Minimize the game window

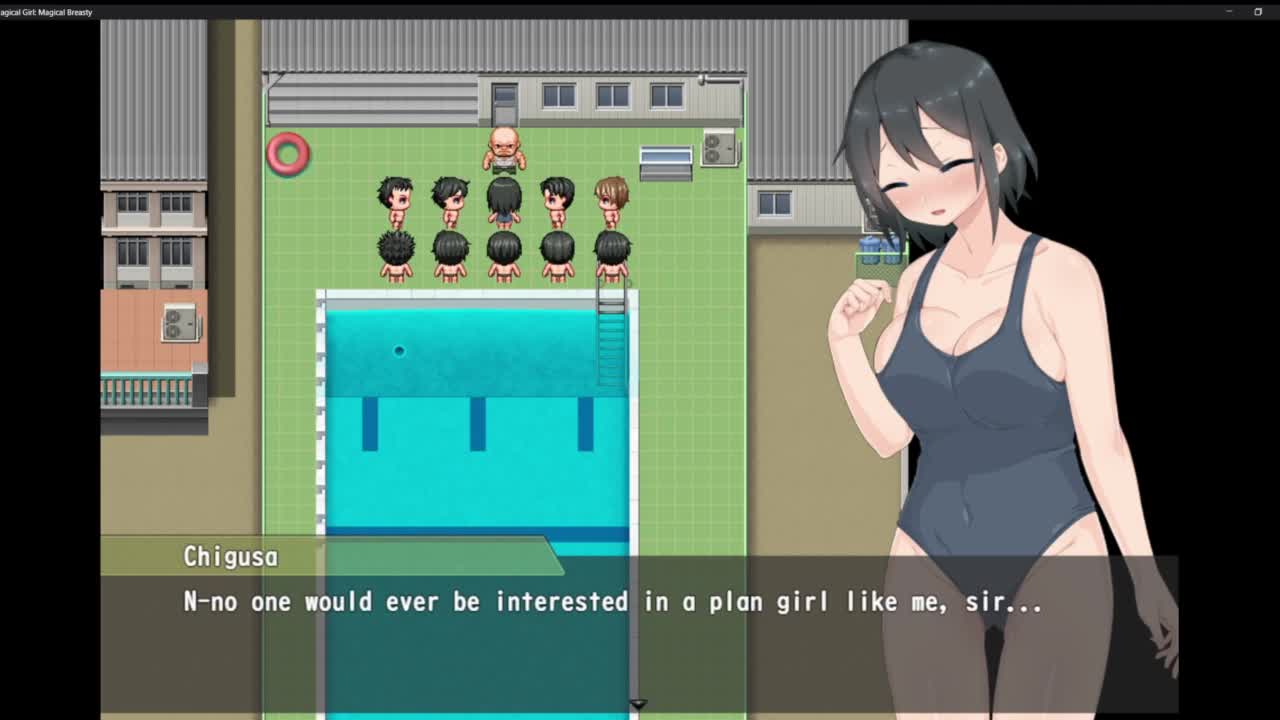(x=1229, y=11)
